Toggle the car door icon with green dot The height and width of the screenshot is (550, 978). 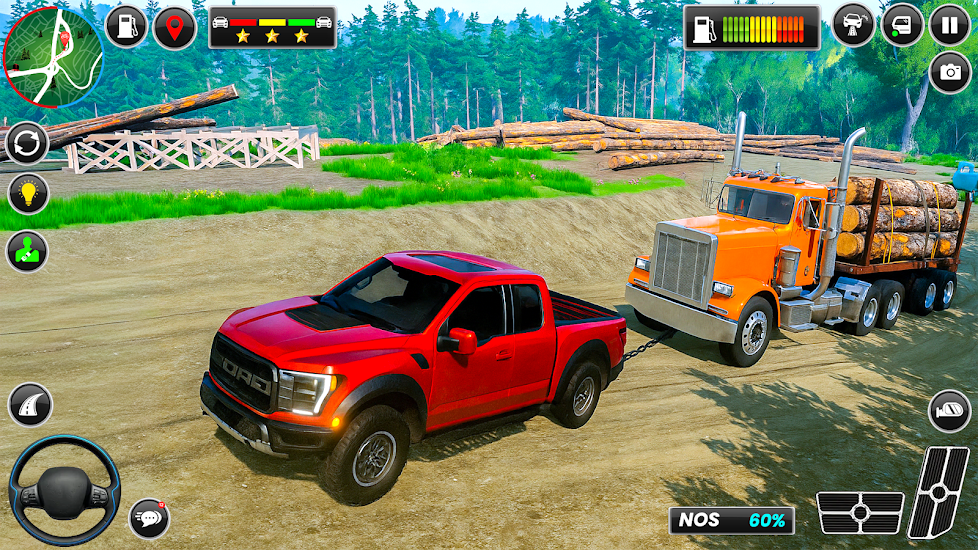point(901,25)
